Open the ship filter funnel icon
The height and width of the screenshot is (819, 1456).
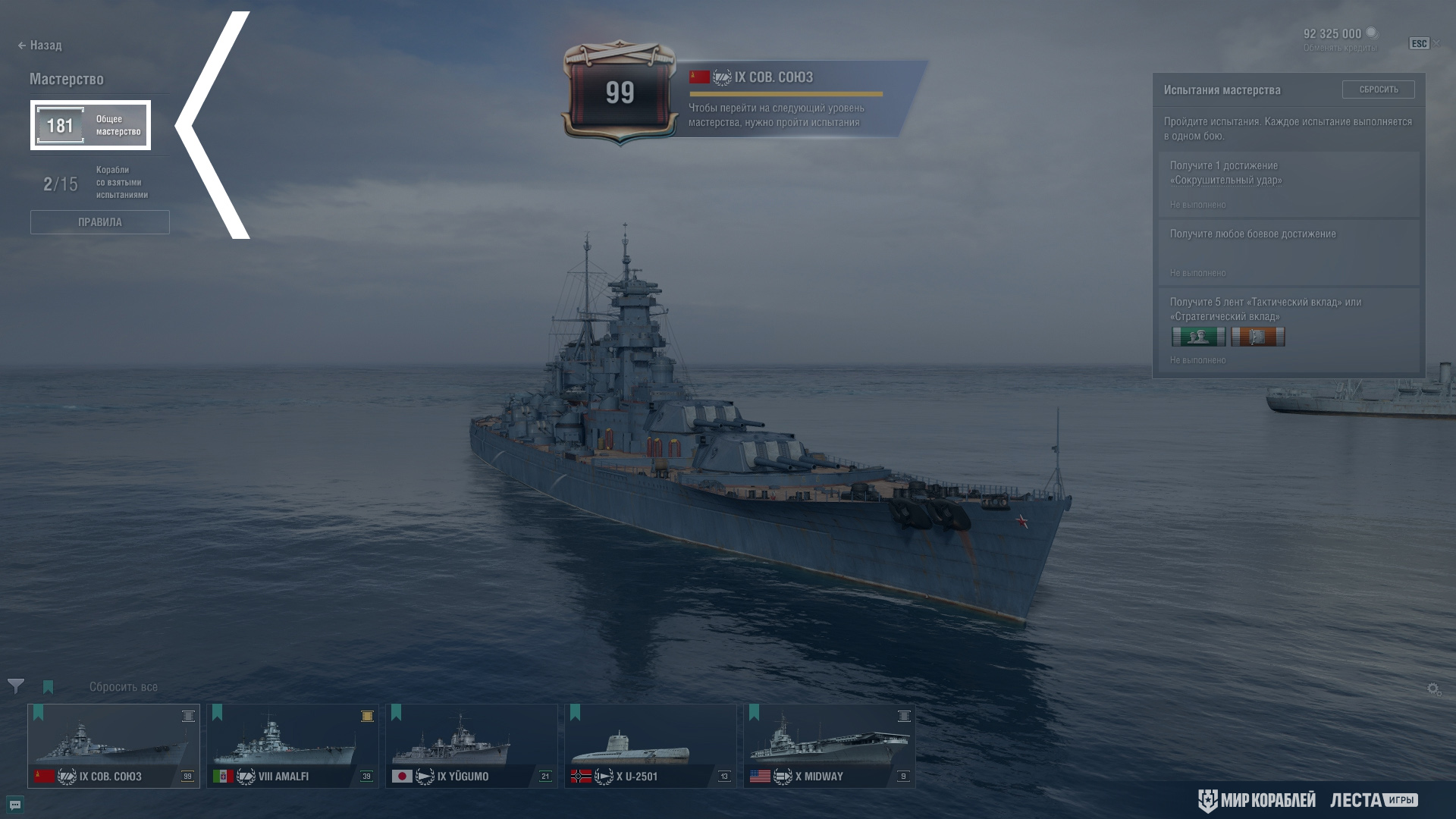pyautogui.click(x=15, y=686)
